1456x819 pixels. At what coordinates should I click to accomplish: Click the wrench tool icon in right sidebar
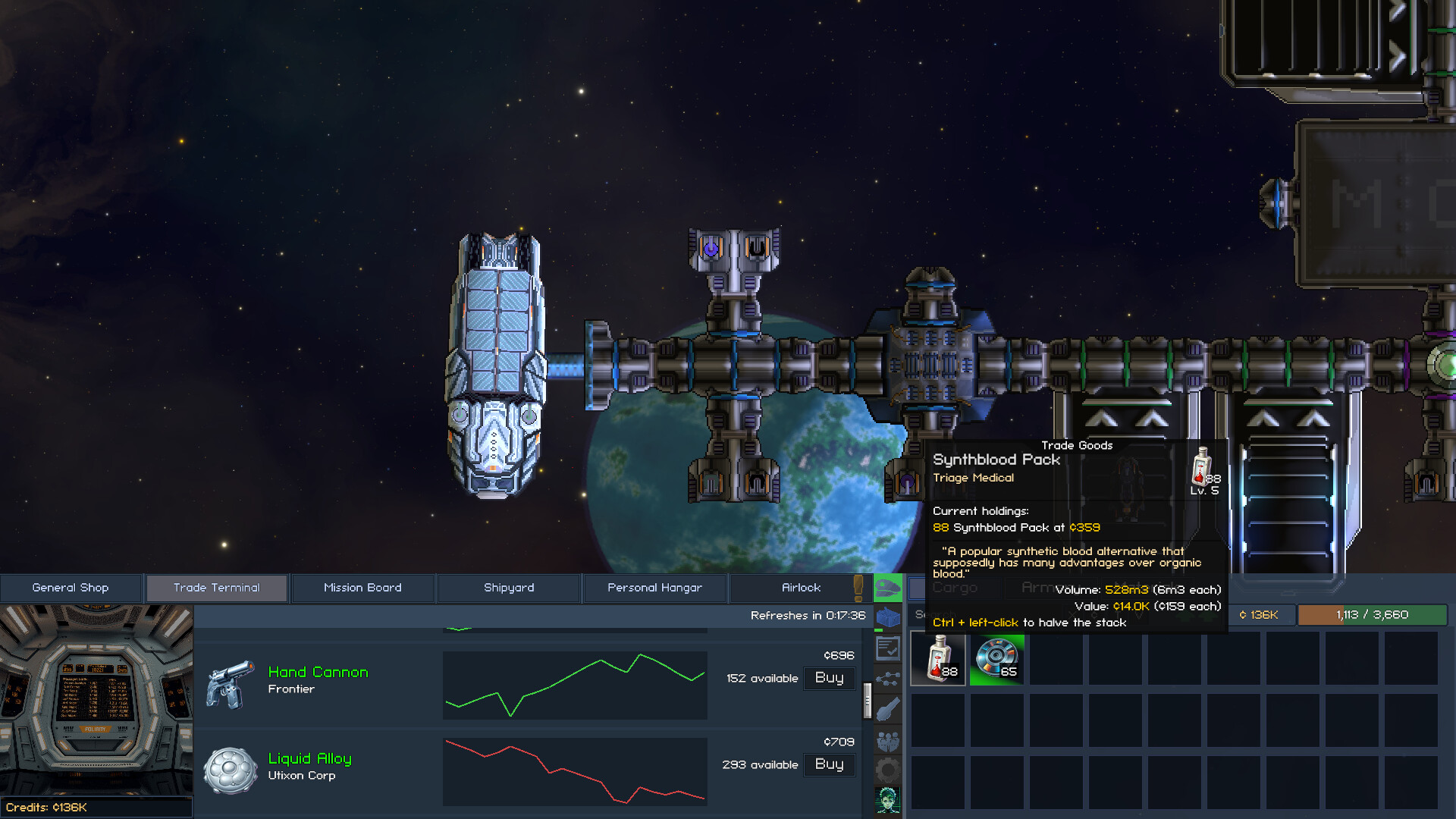[x=887, y=710]
